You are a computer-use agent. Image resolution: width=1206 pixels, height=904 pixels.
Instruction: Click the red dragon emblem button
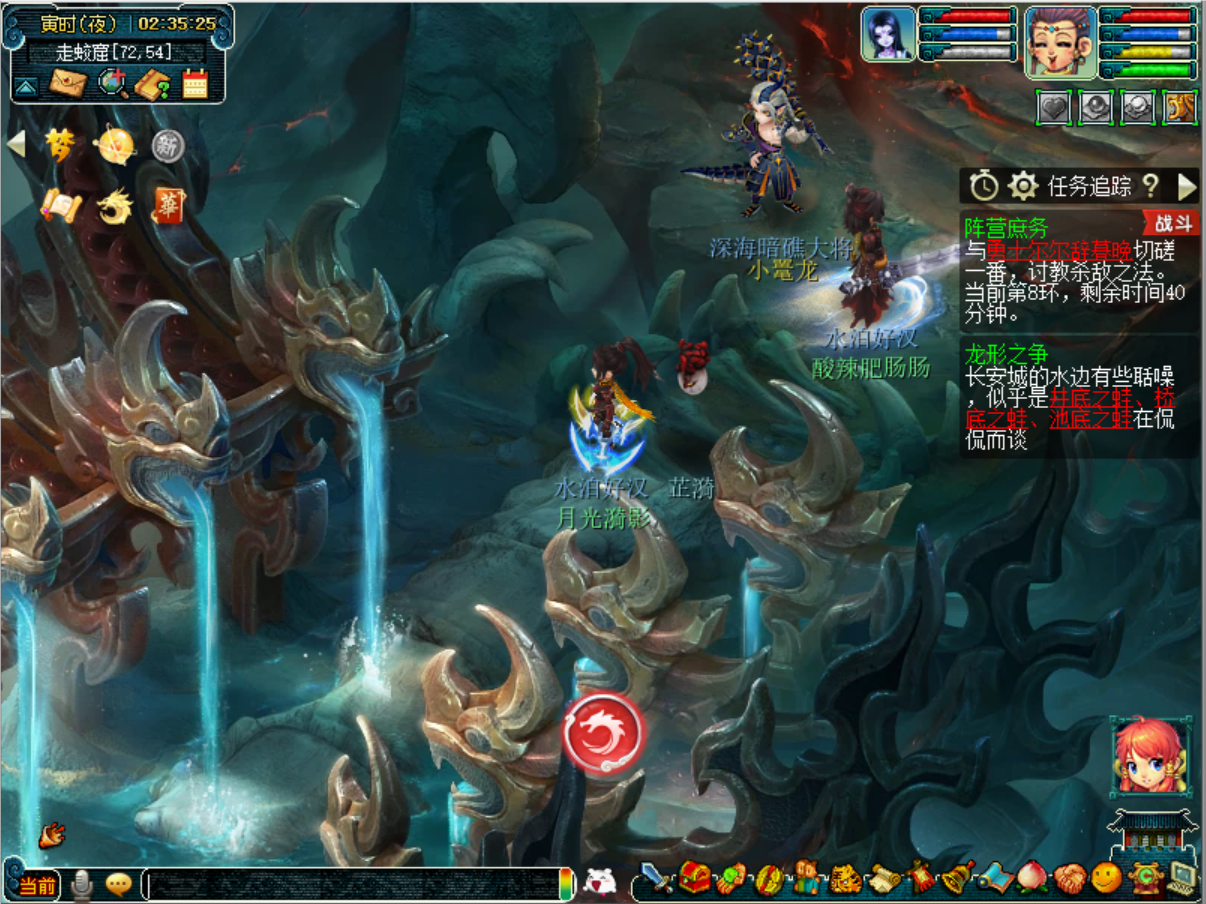603,732
